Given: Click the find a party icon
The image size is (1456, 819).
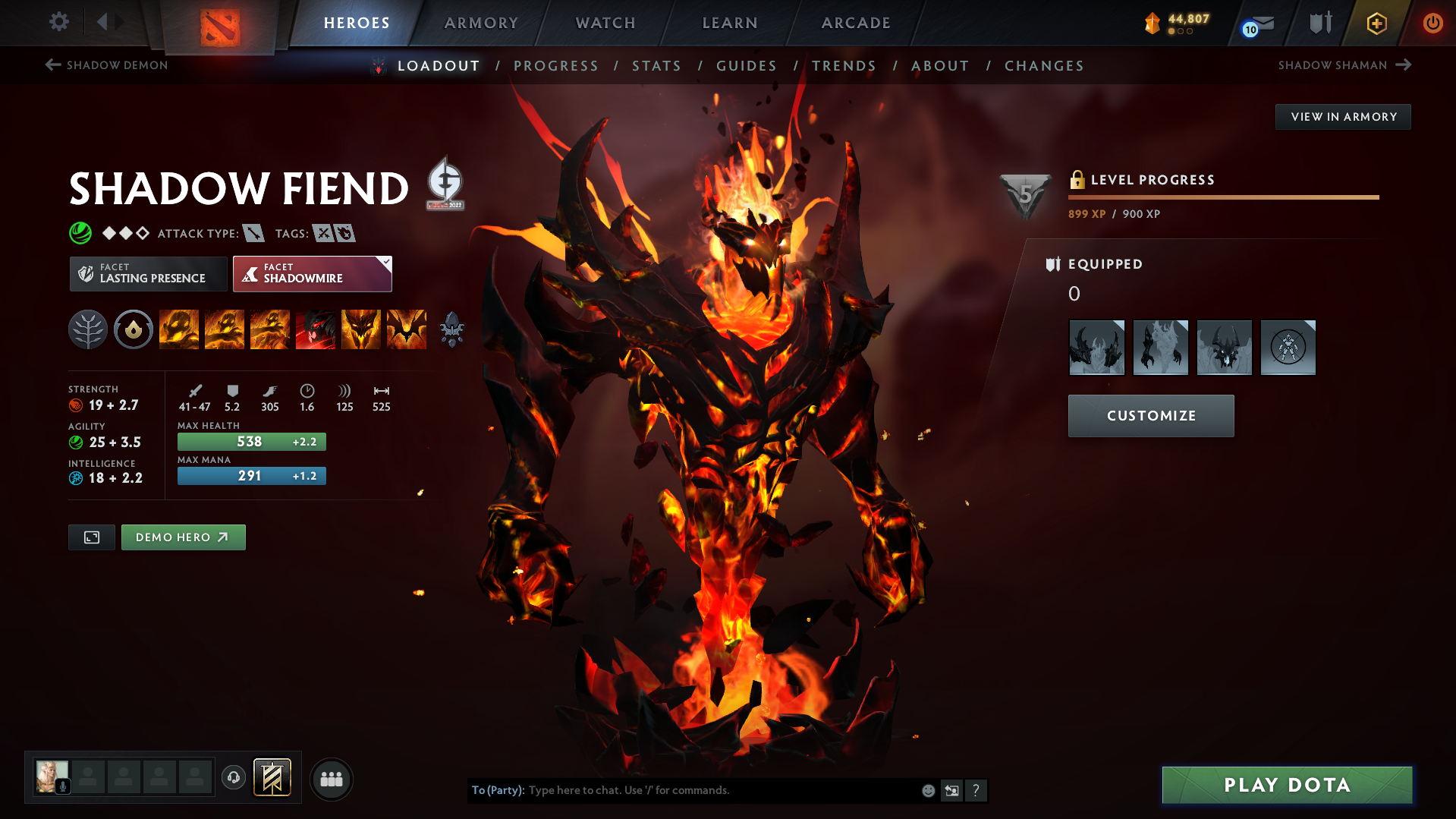Looking at the screenshot, I should [332, 779].
